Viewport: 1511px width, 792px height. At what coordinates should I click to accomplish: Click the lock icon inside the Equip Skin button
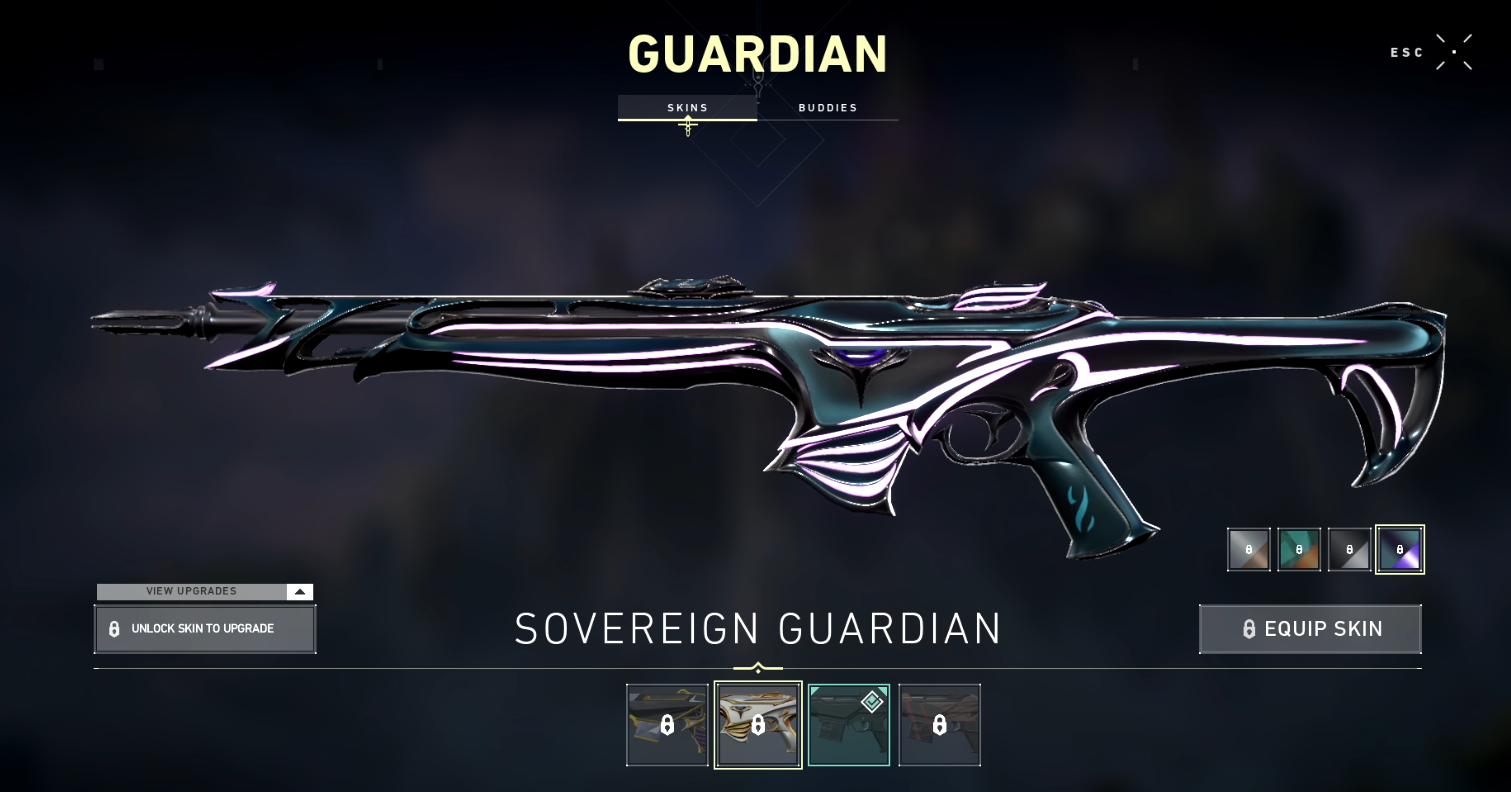tap(1247, 629)
